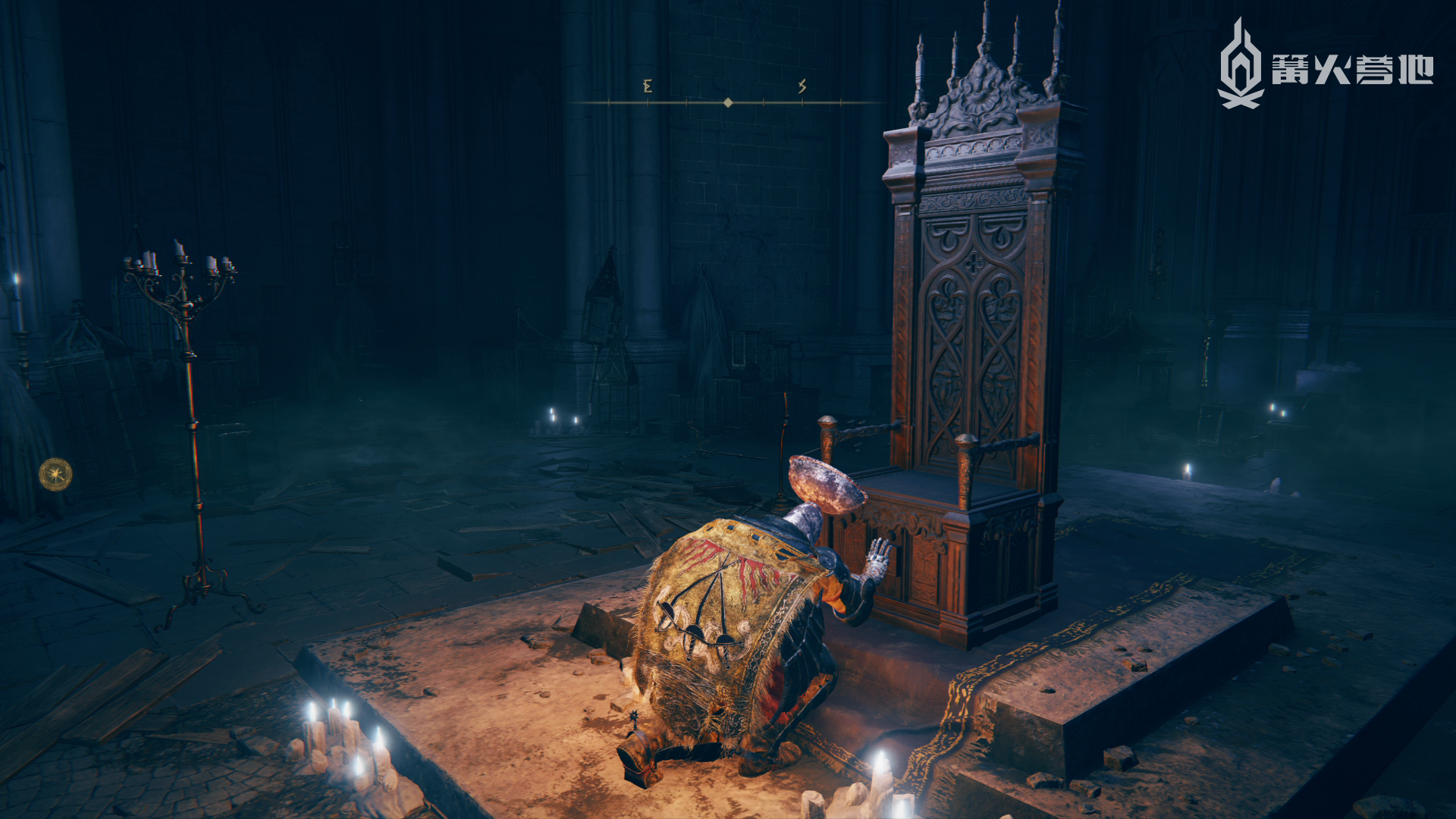Select the golden circular marker icon
The image size is (1456, 819).
coord(55,475)
